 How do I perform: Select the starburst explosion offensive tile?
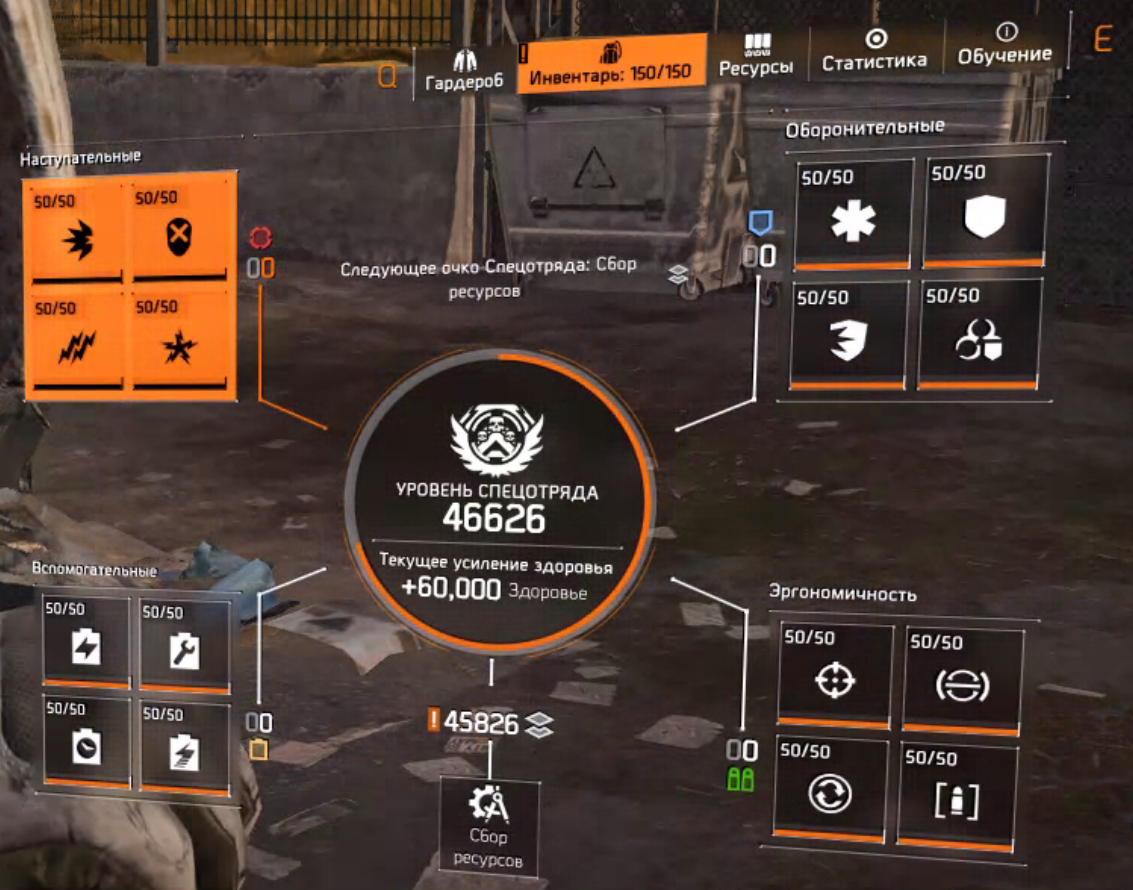(182, 341)
